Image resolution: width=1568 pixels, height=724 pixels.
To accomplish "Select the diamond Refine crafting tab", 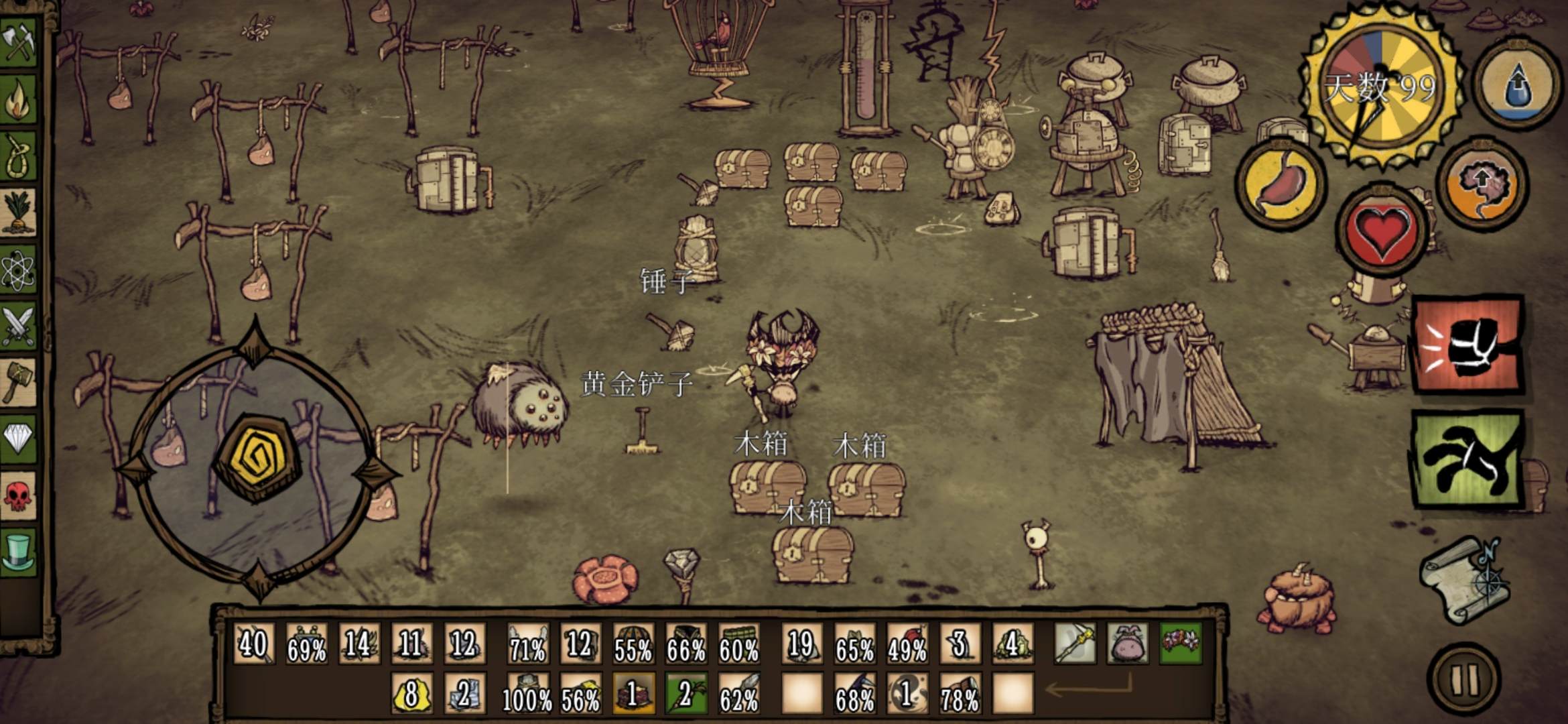I will (x=19, y=439).
